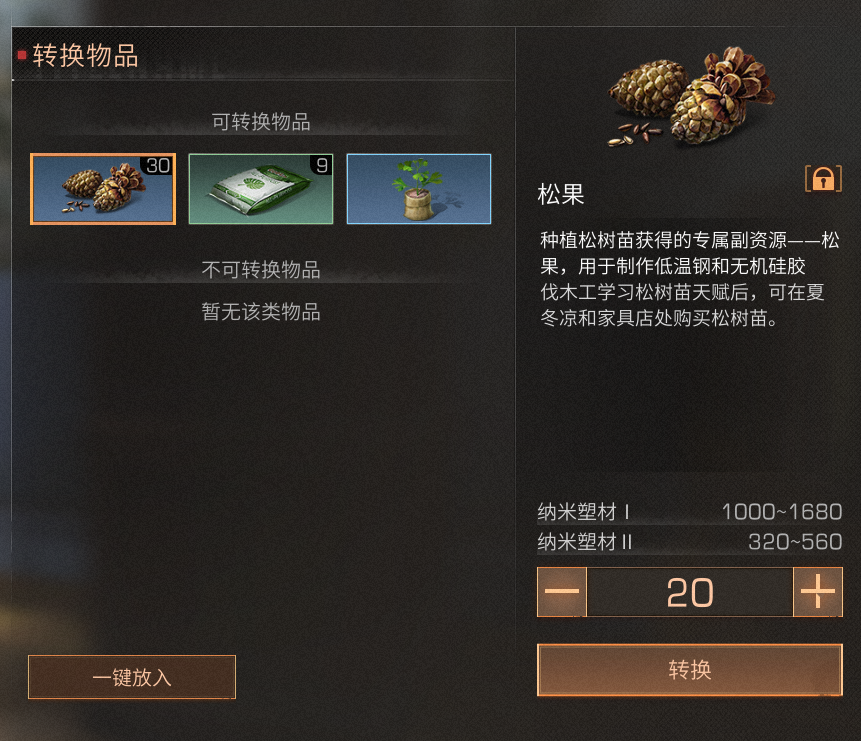Select the green seed bag slot

point(260,189)
